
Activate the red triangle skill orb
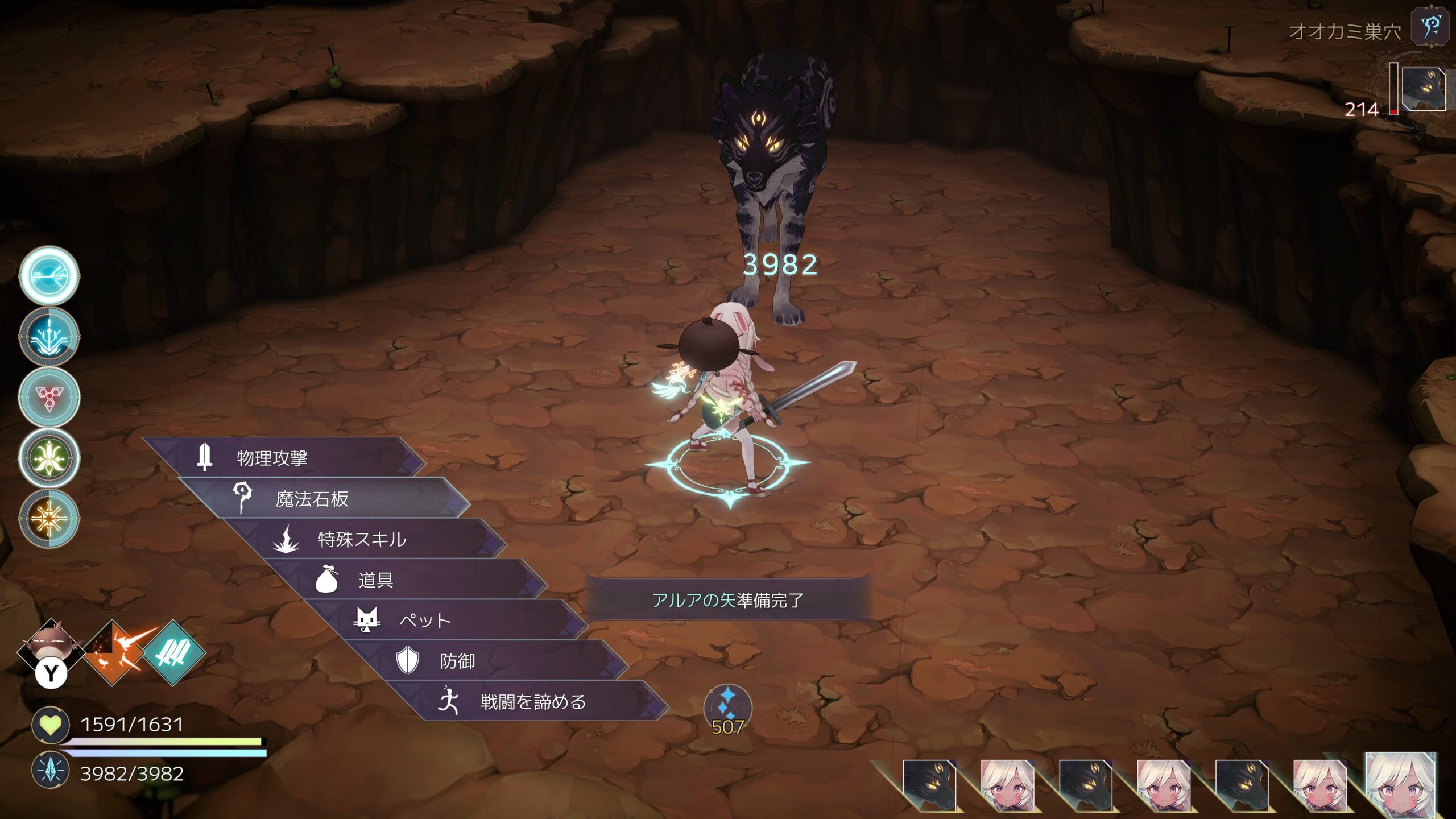click(49, 396)
